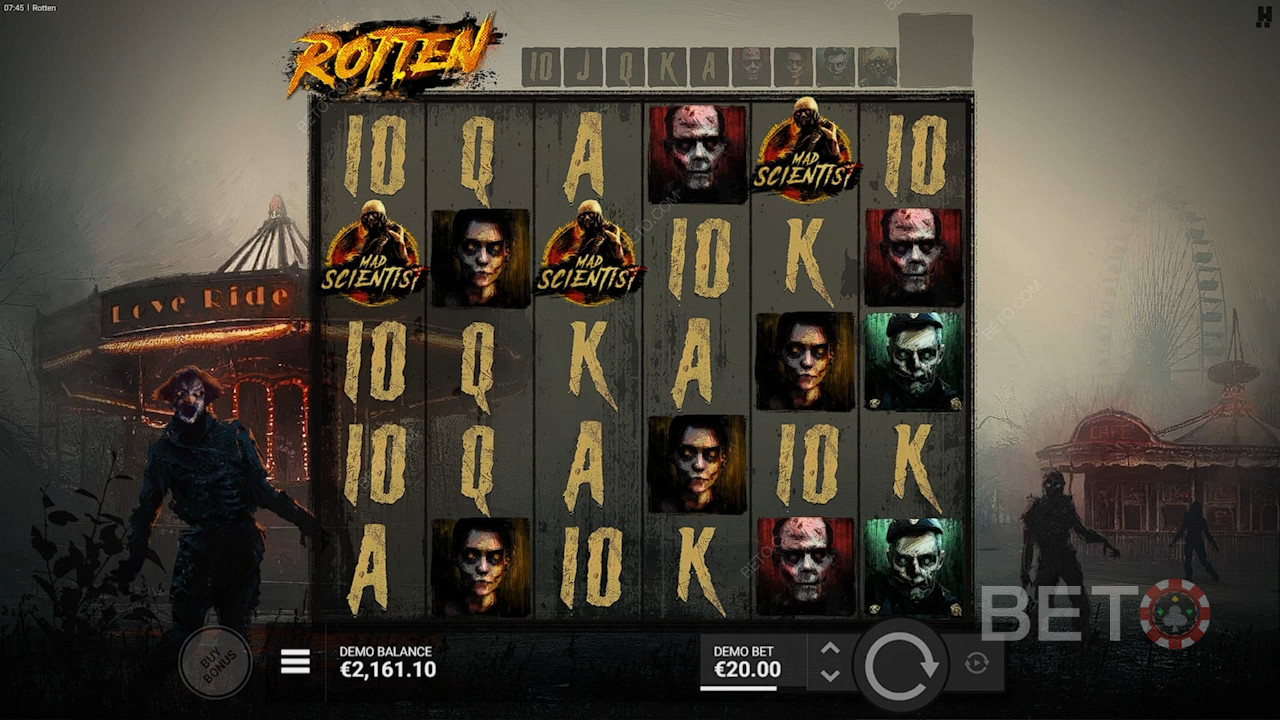Open the hamburger menu
Image resolution: width=1280 pixels, height=720 pixels.
click(x=295, y=662)
